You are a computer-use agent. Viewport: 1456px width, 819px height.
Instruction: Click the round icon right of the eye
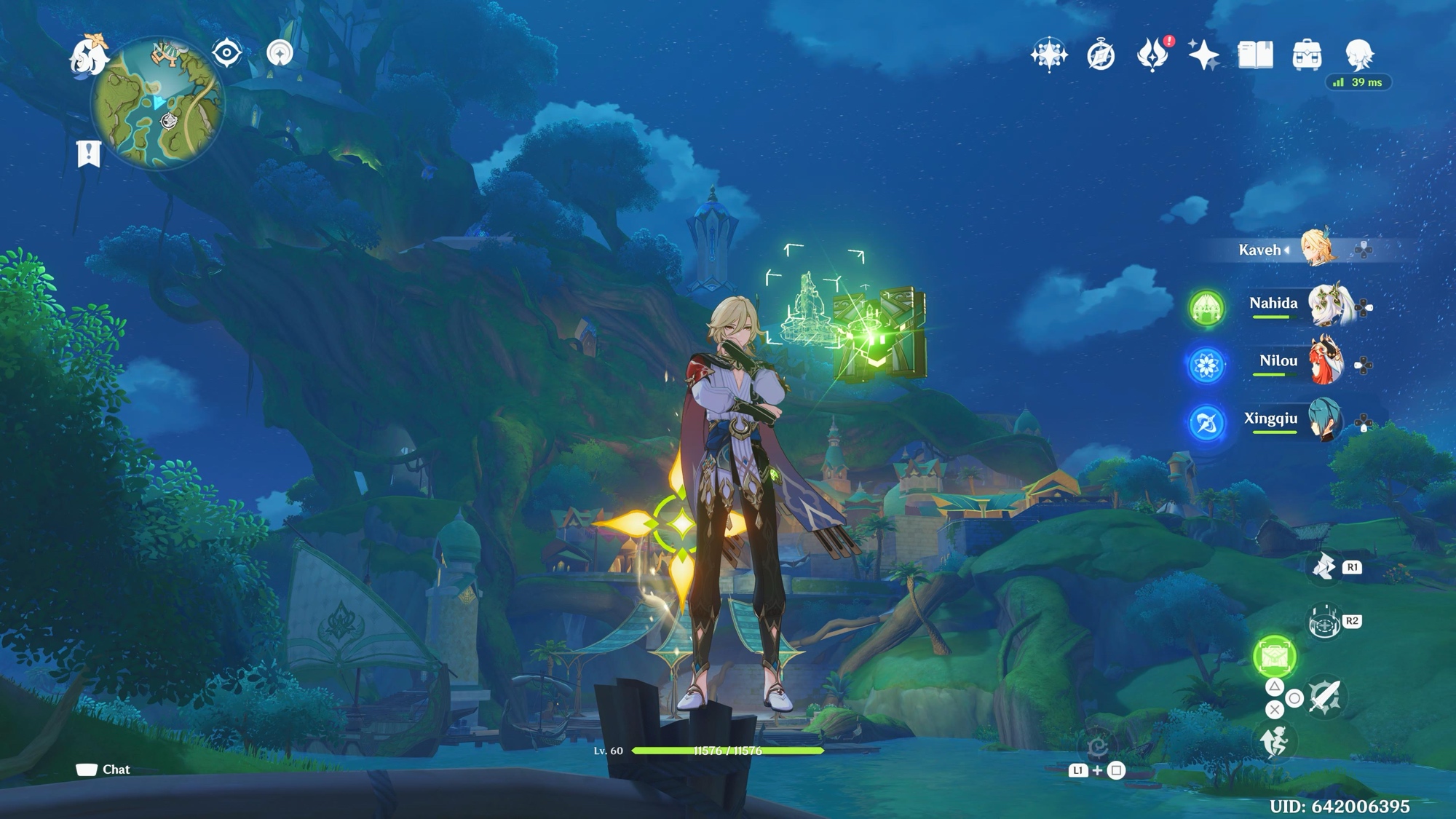pos(280,53)
